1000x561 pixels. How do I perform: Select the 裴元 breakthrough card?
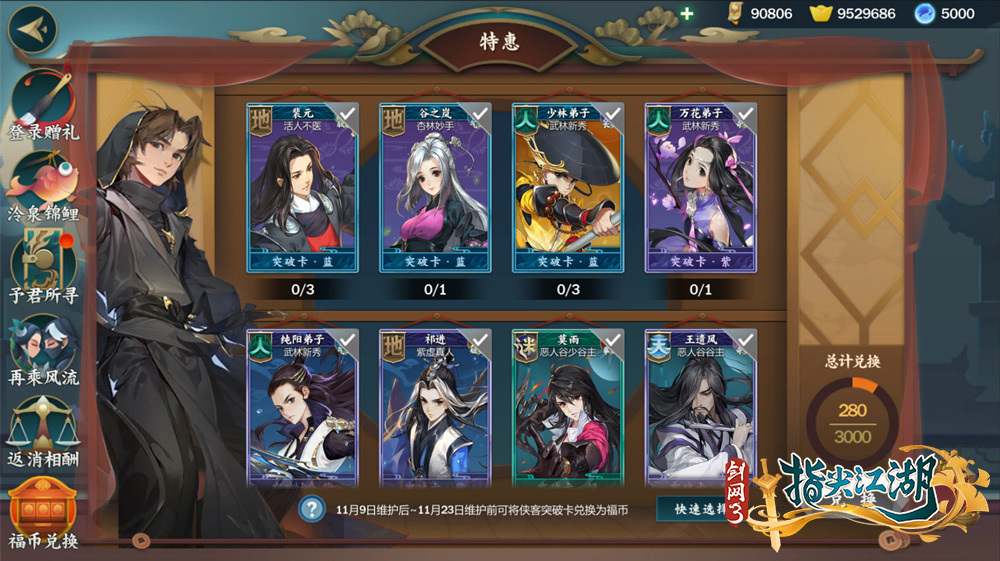302,188
